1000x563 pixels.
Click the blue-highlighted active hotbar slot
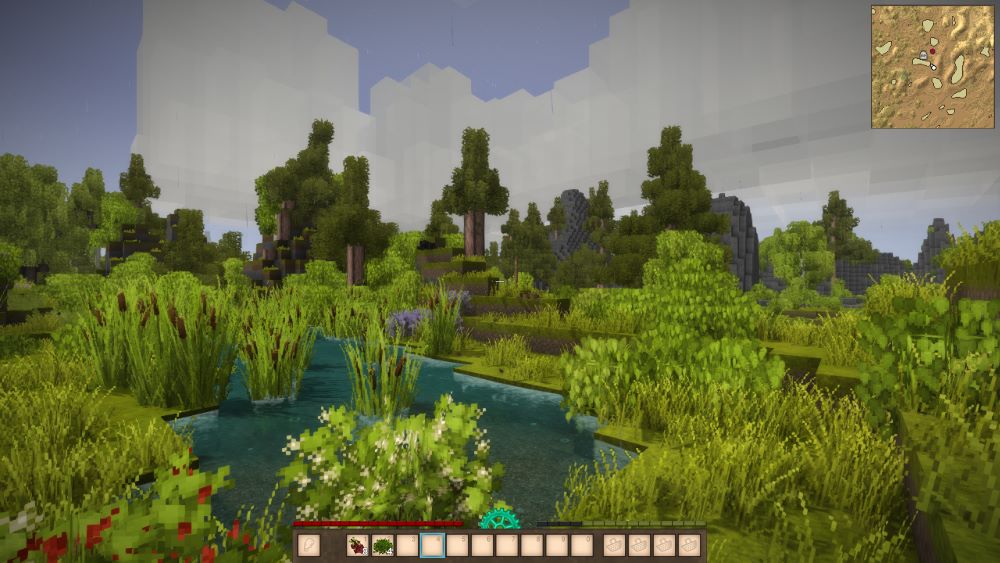[x=432, y=545]
